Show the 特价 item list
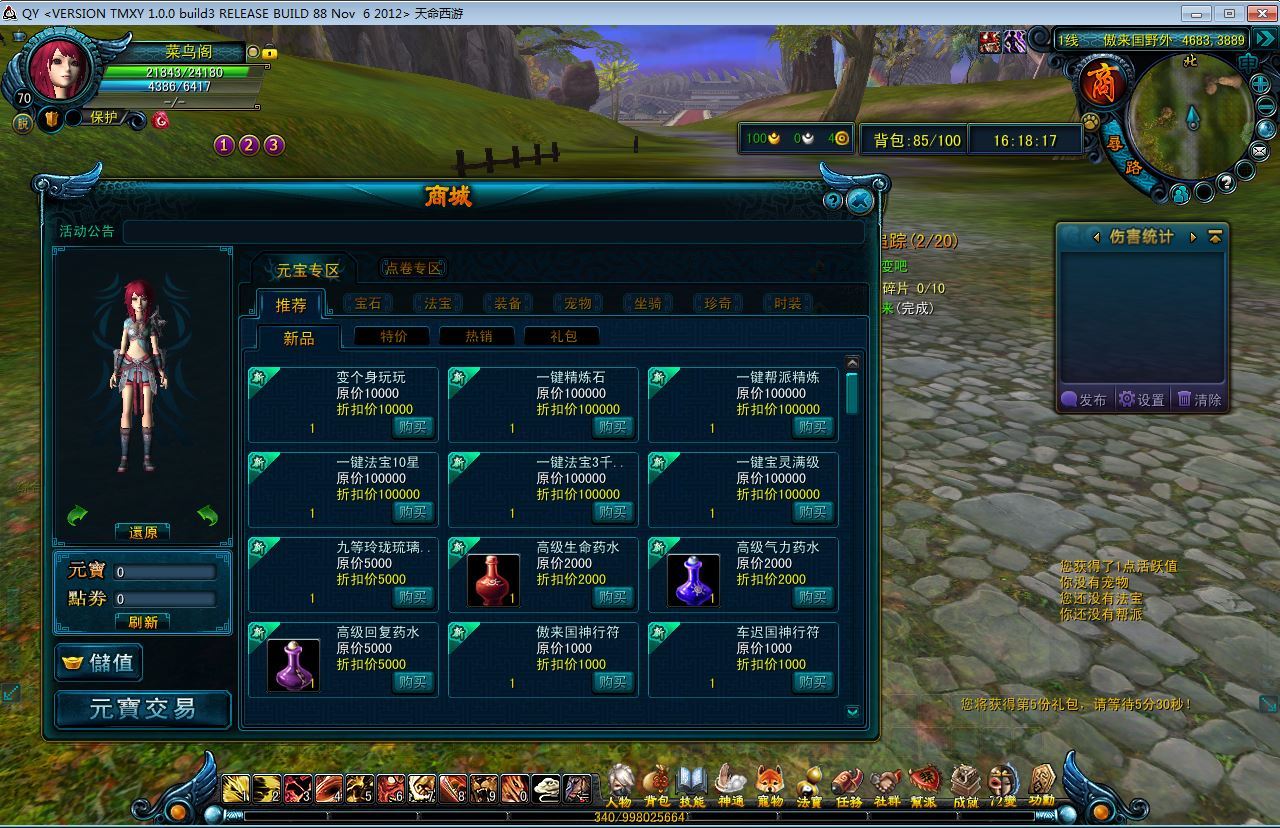This screenshot has height=828, width=1280. pos(394,336)
